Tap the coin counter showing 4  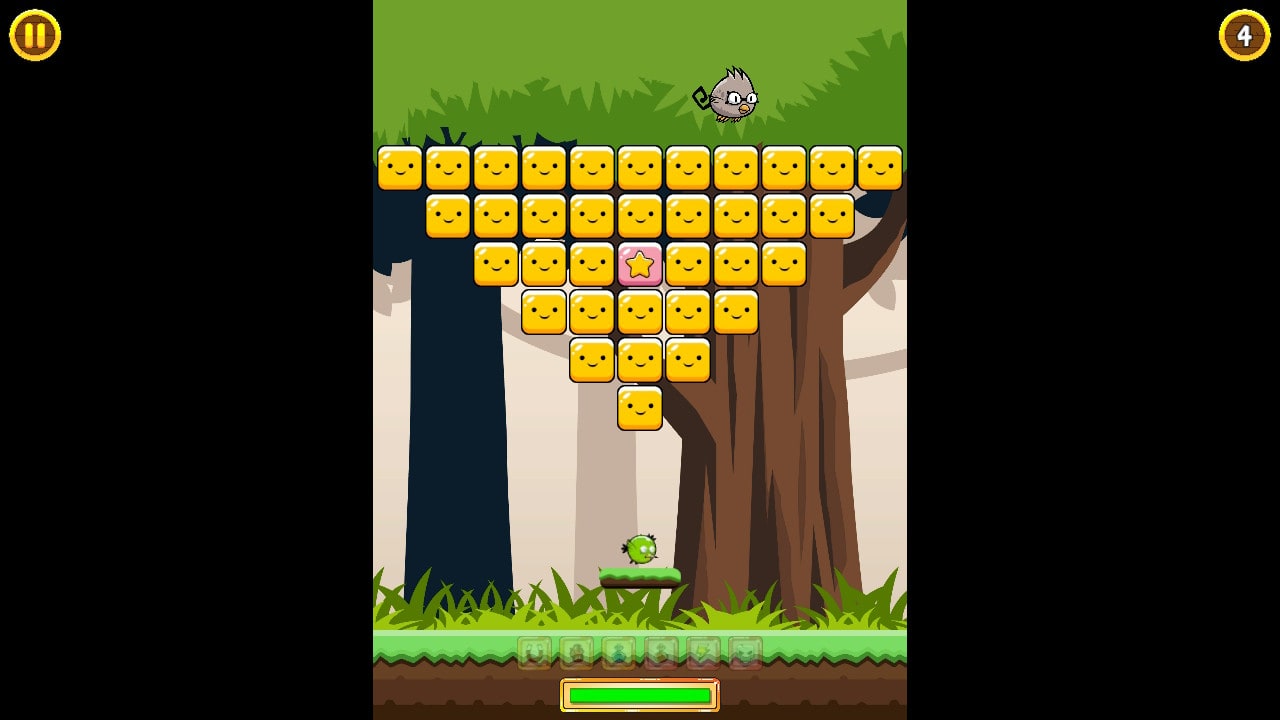point(1244,36)
